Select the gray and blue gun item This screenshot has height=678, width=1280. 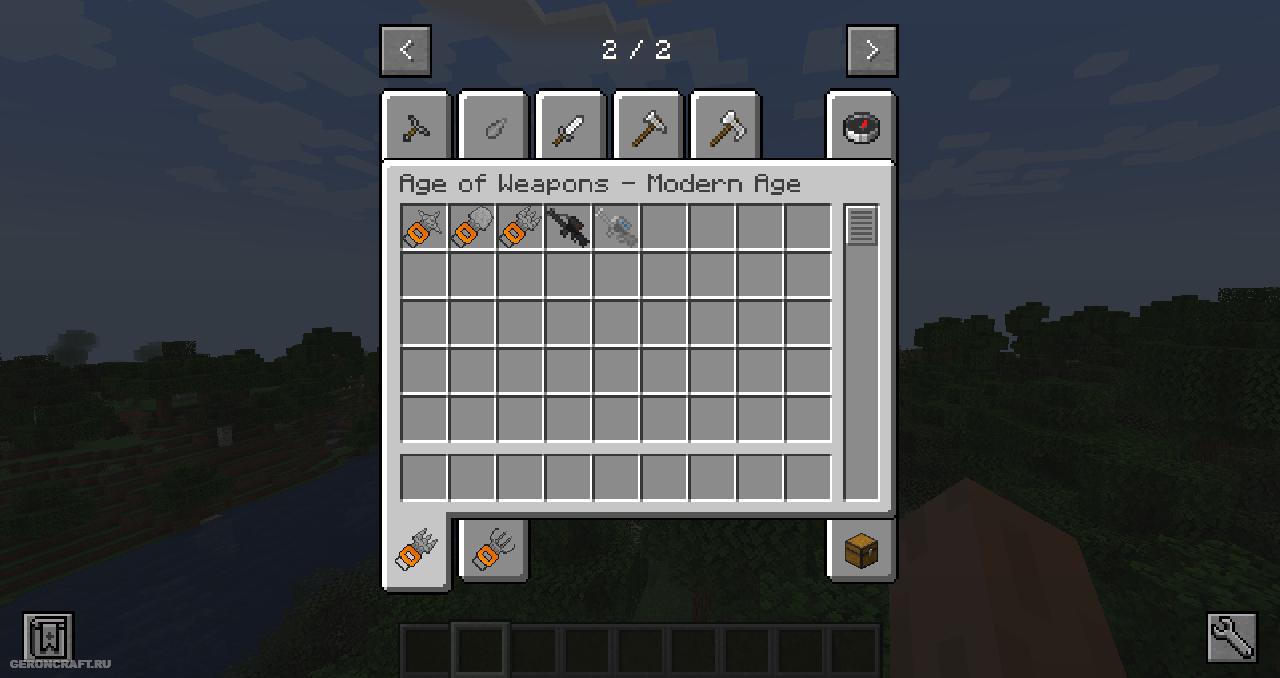coord(616,227)
